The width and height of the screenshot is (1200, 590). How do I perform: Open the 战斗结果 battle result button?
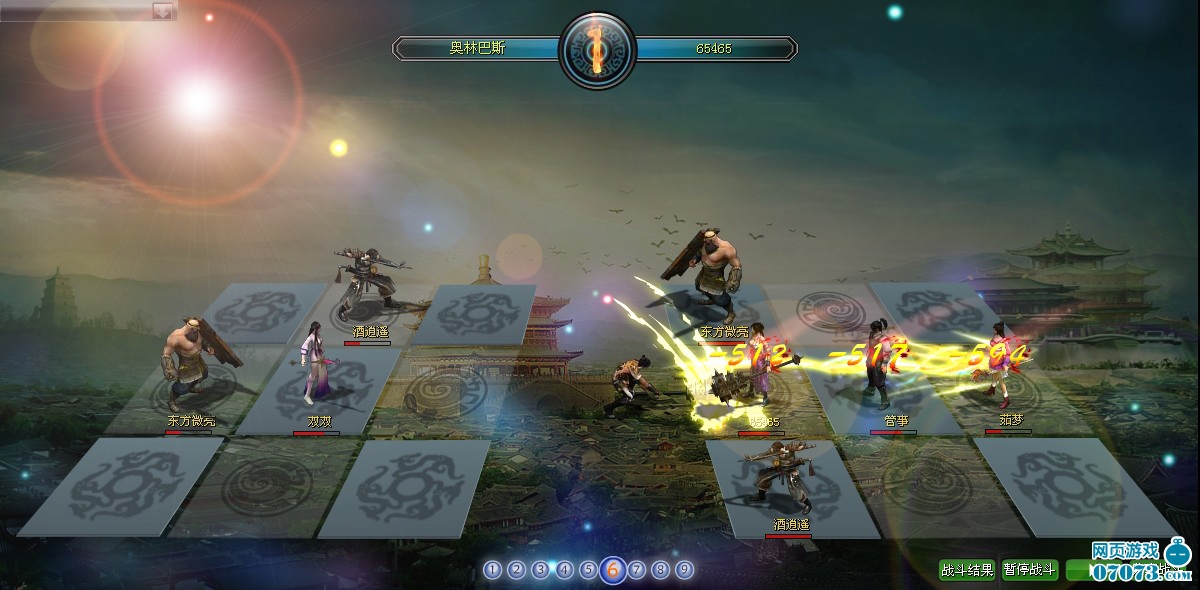[x=967, y=570]
